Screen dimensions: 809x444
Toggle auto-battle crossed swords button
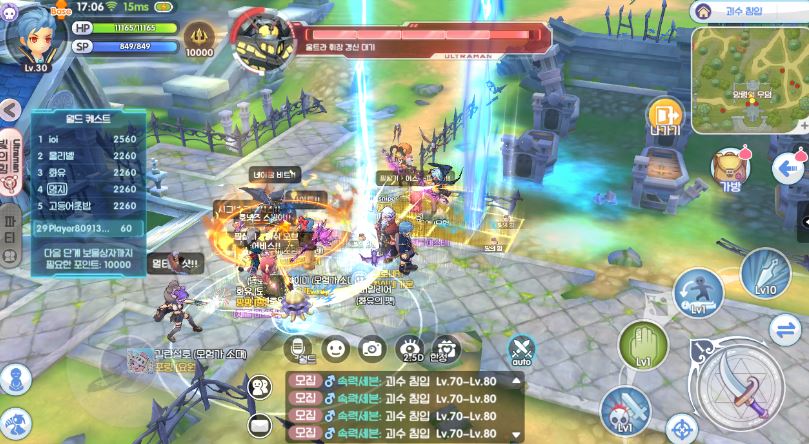point(520,350)
